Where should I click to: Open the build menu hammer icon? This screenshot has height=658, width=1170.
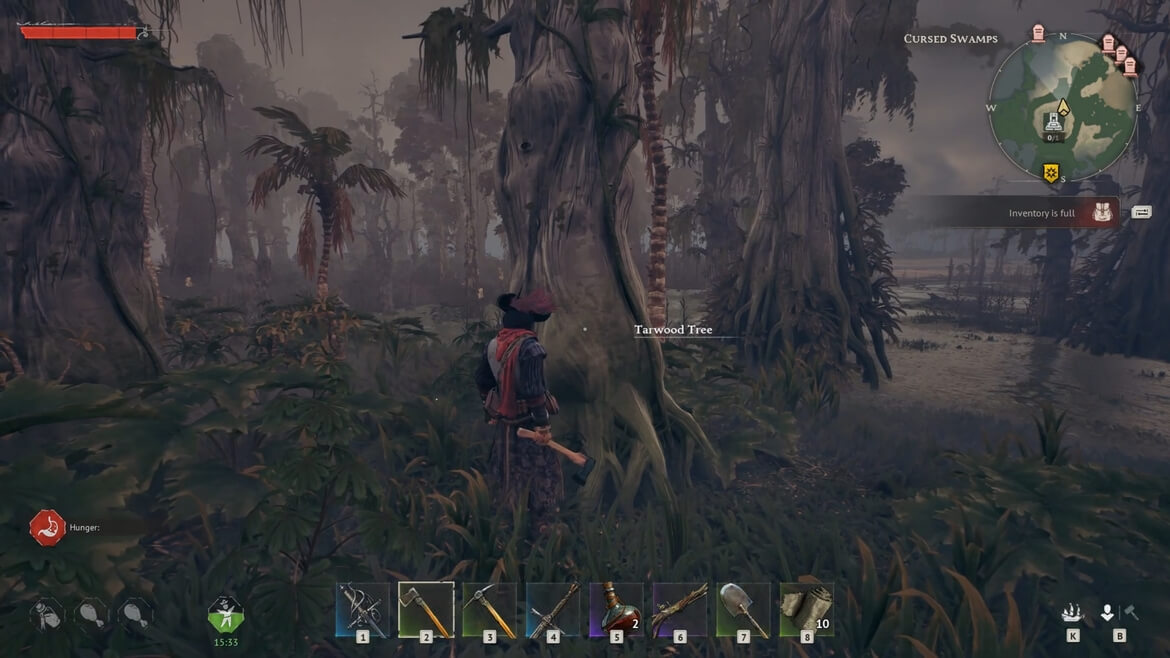1131,613
